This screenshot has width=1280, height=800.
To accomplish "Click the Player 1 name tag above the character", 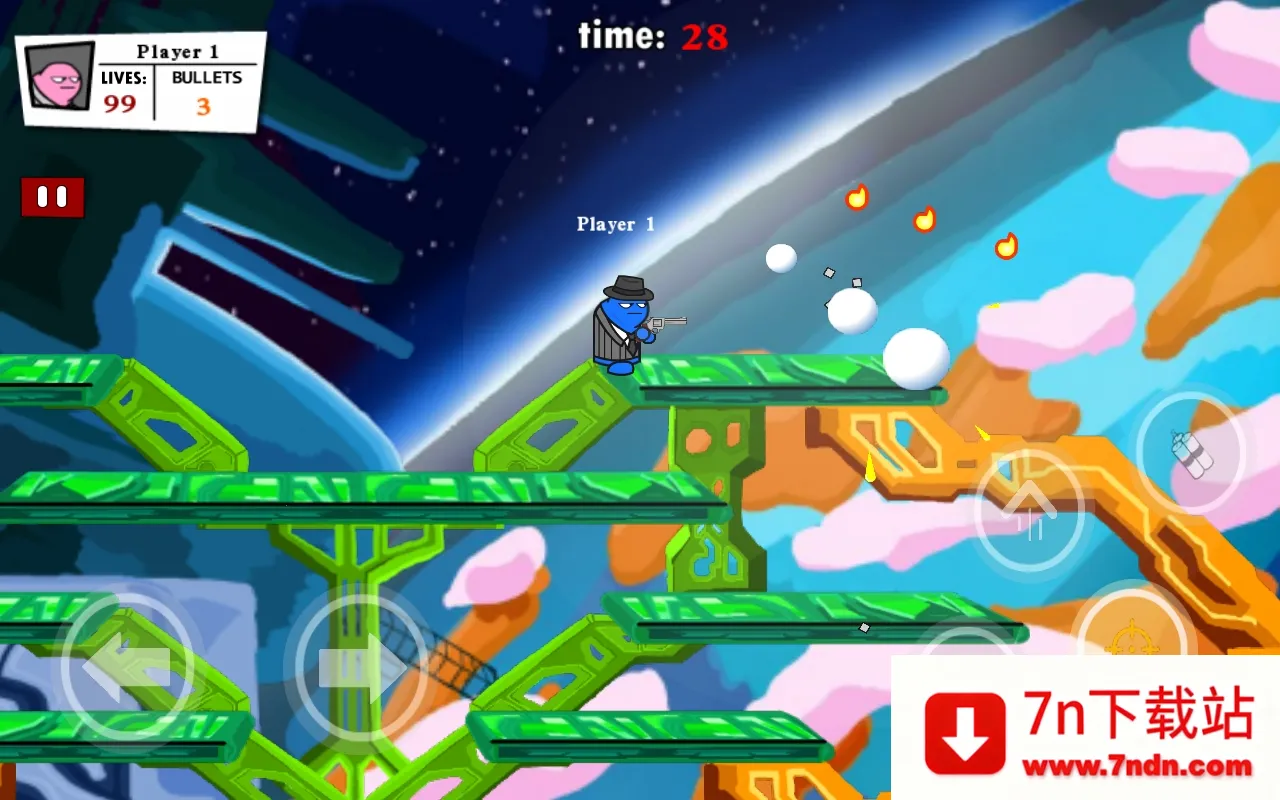I will click(x=614, y=223).
